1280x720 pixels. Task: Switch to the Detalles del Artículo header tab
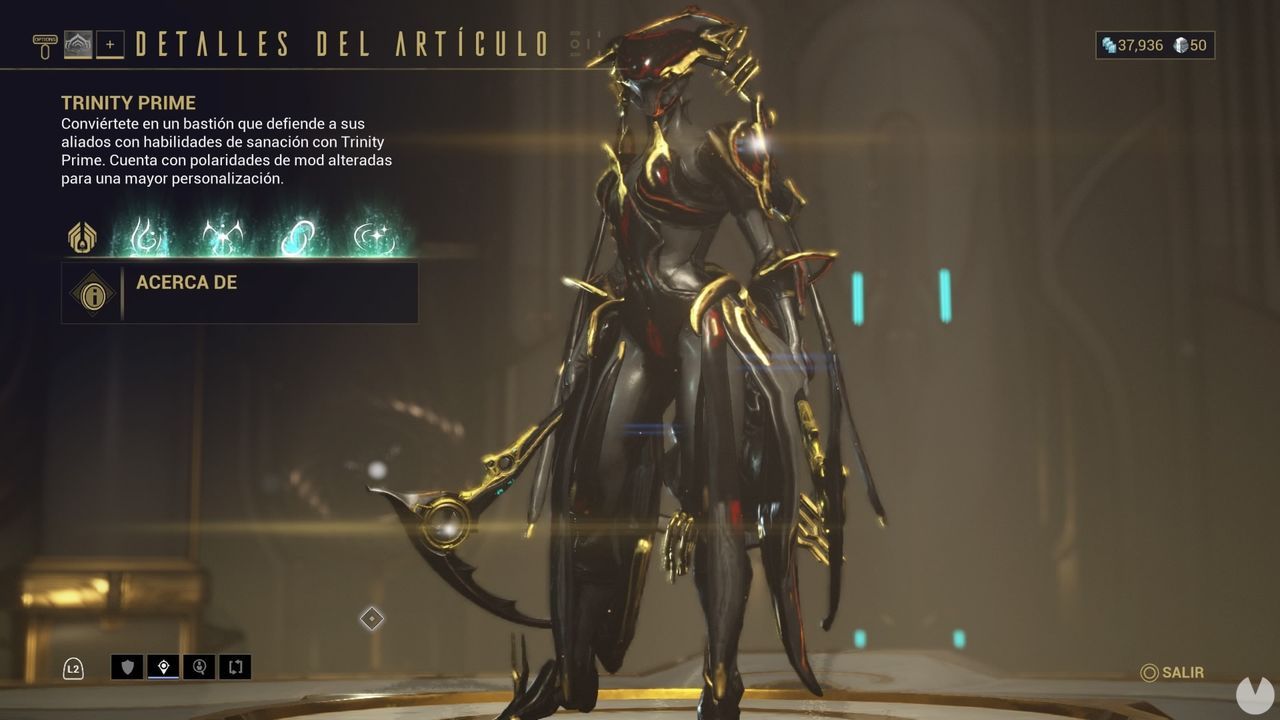(x=340, y=43)
